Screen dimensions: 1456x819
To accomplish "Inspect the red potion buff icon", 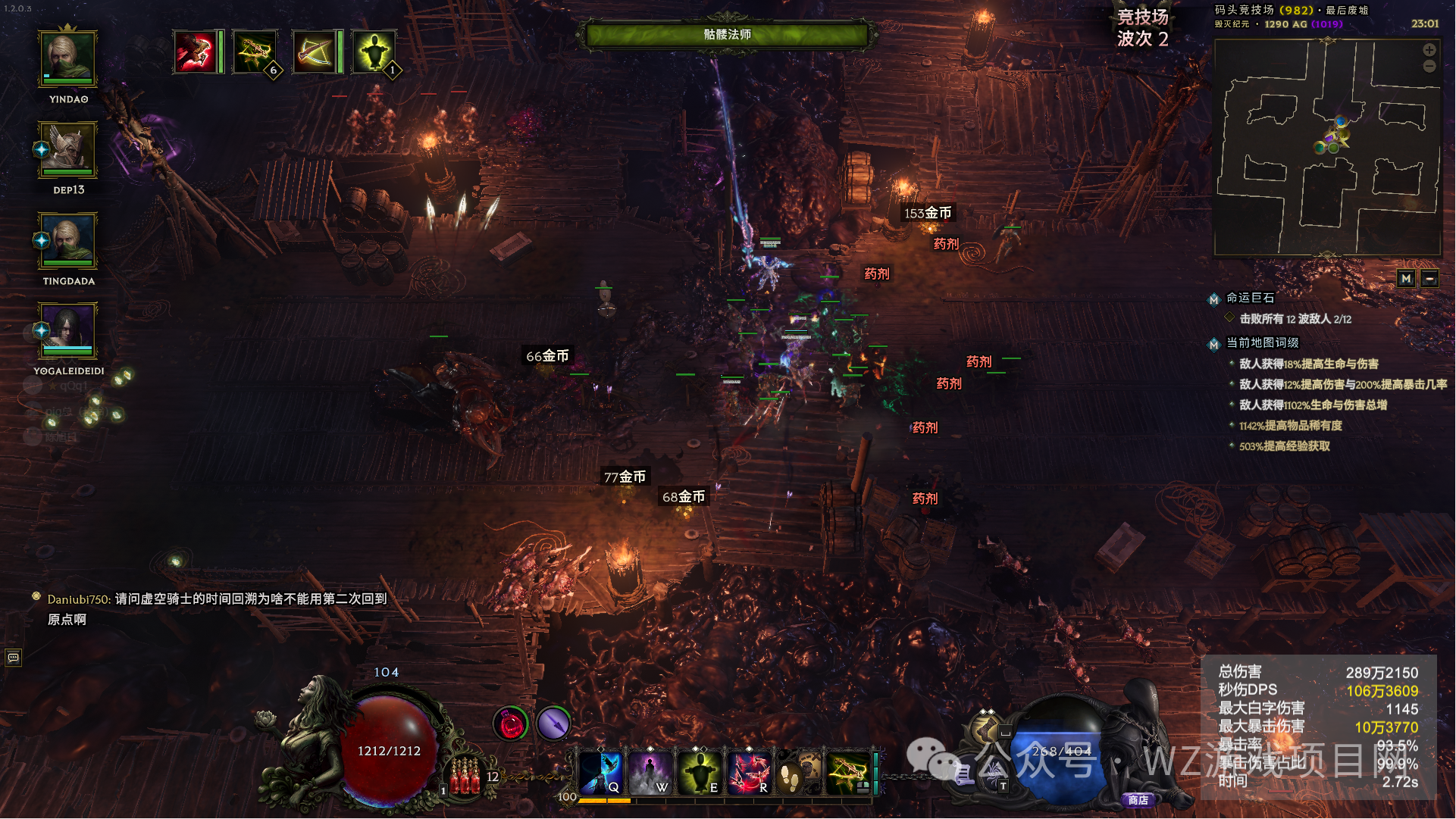I will point(511,724).
